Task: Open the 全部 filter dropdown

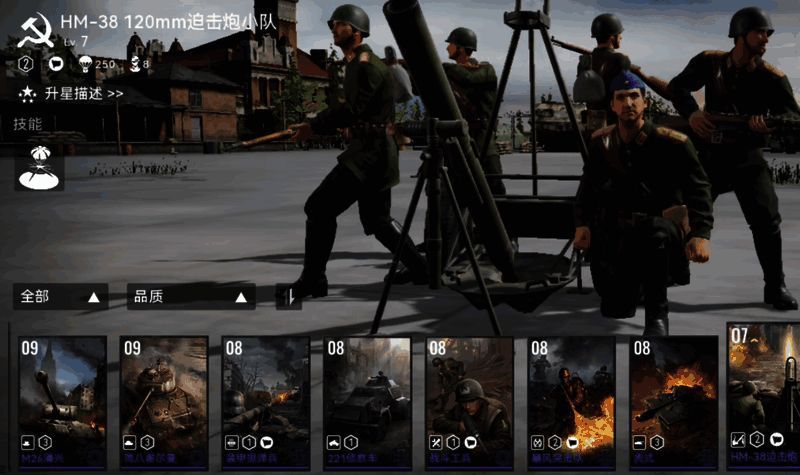Action: pyautogui.click(x=61, y=297)
